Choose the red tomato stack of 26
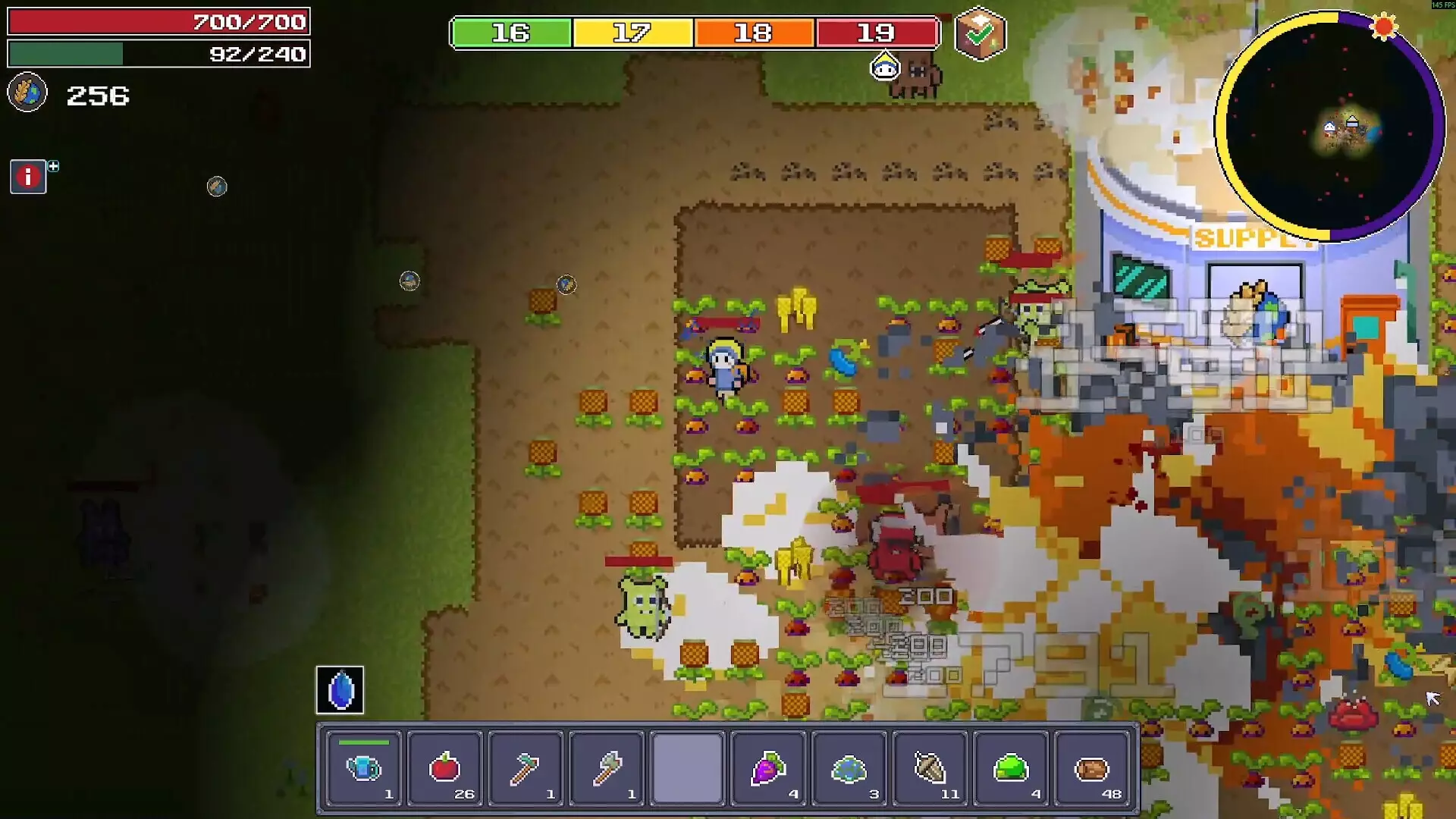The width and height of the screenshot is (1456, 819). (444, 767)
